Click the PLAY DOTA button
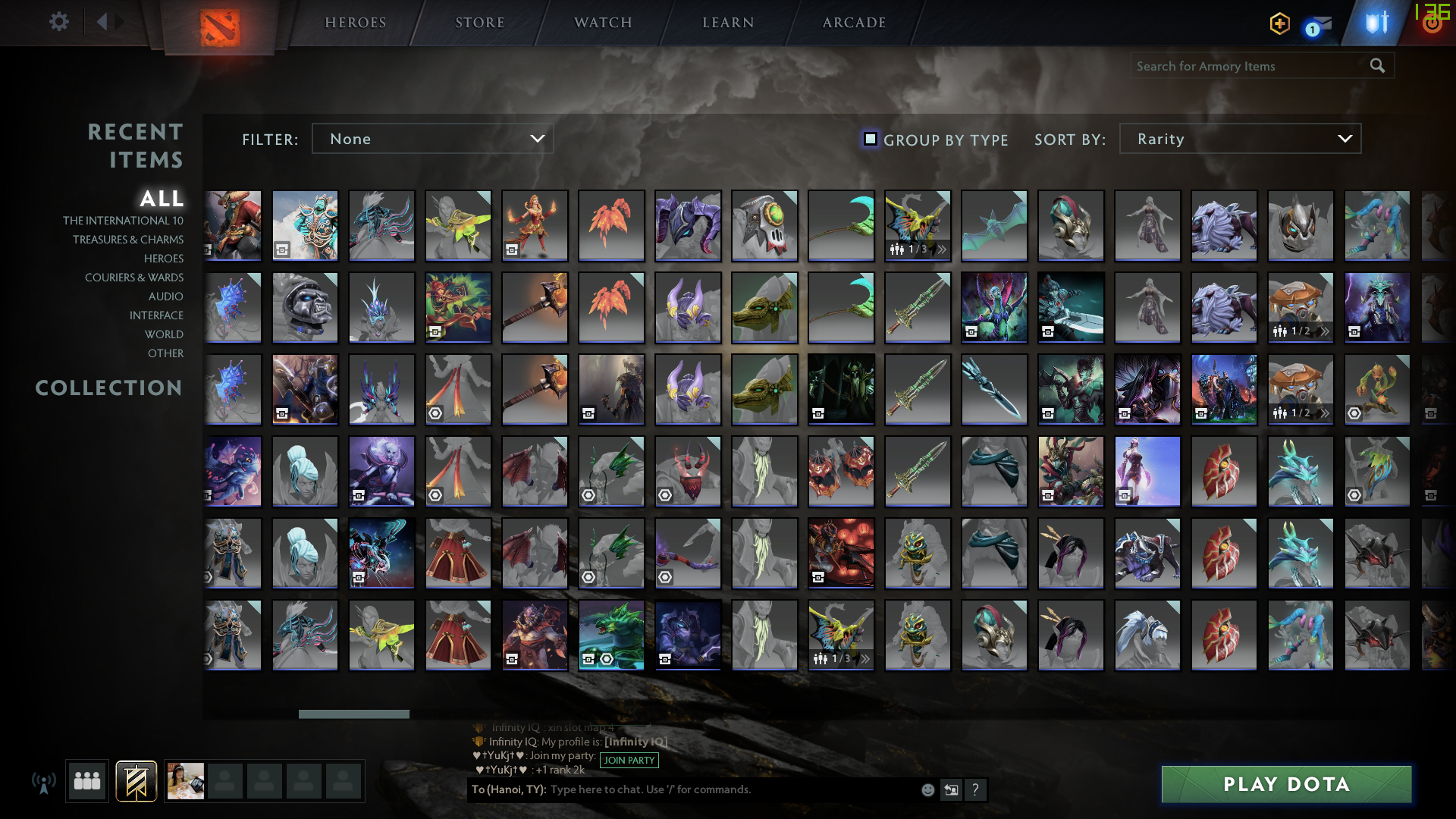 pos(1286,784)
